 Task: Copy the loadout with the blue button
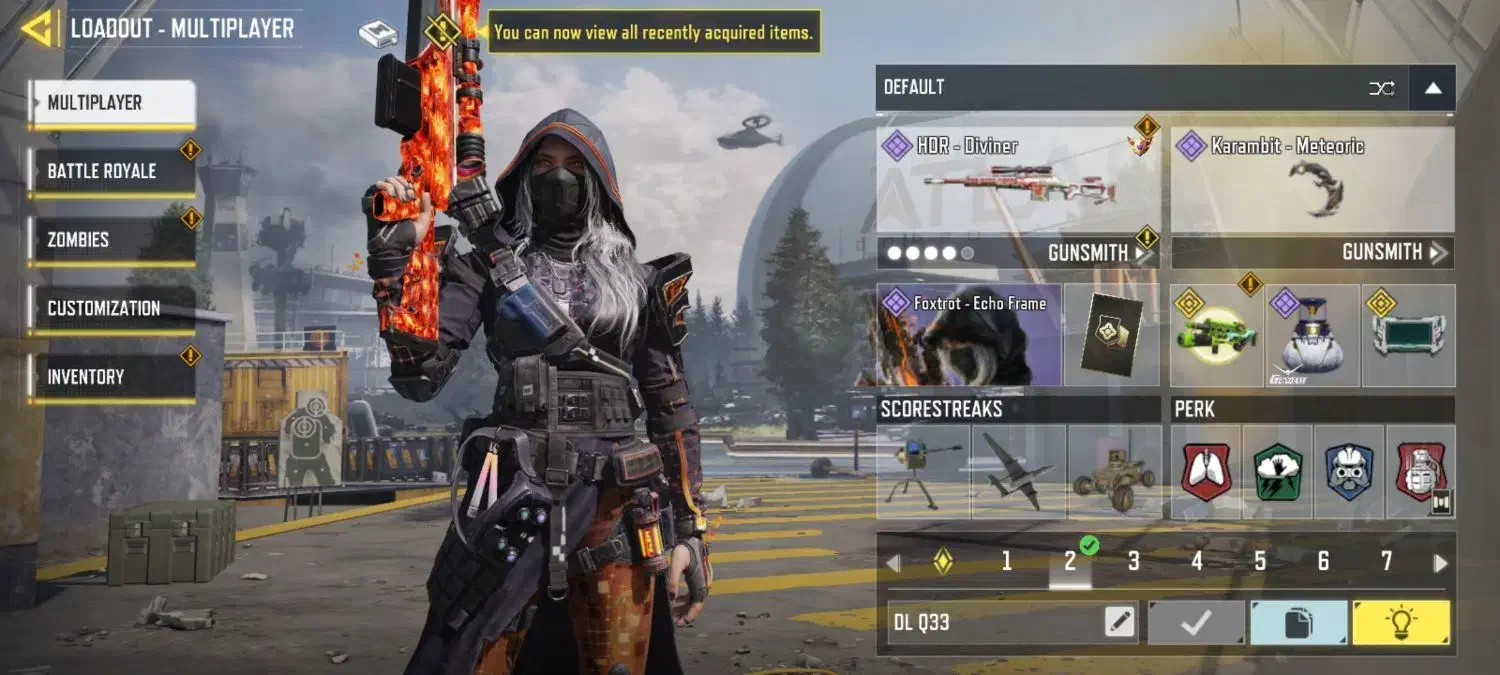click(x=1298, y=623)
